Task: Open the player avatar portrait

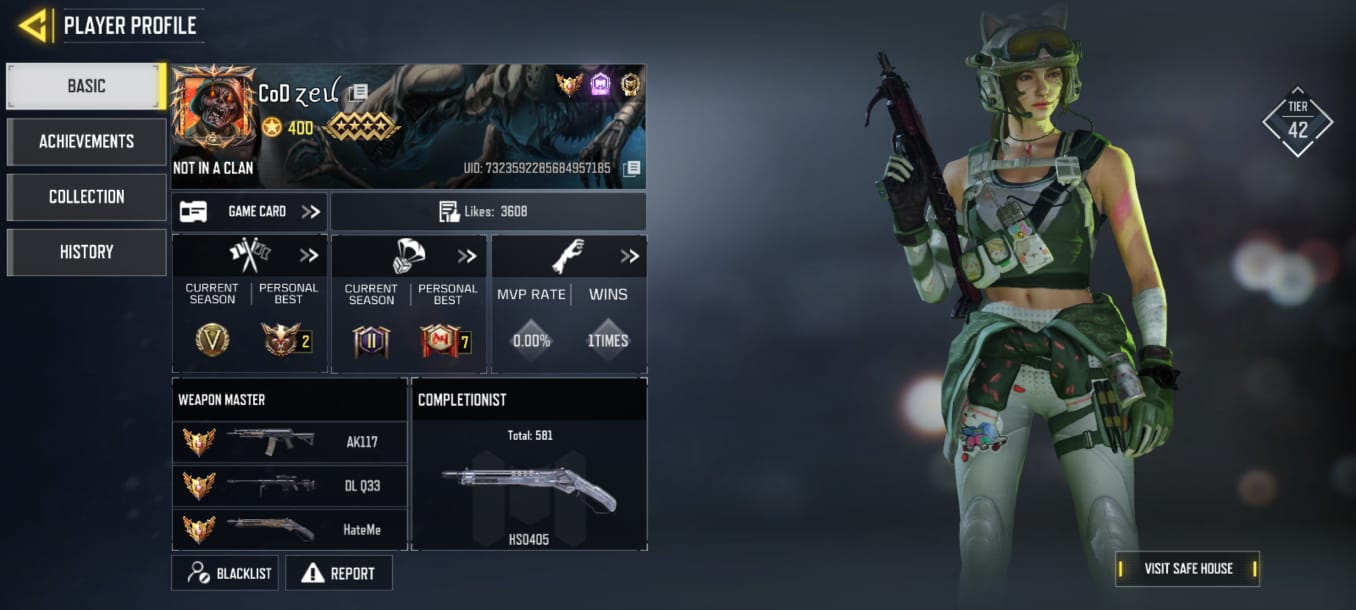Action: pyautogui.click(x=213, y=109)
